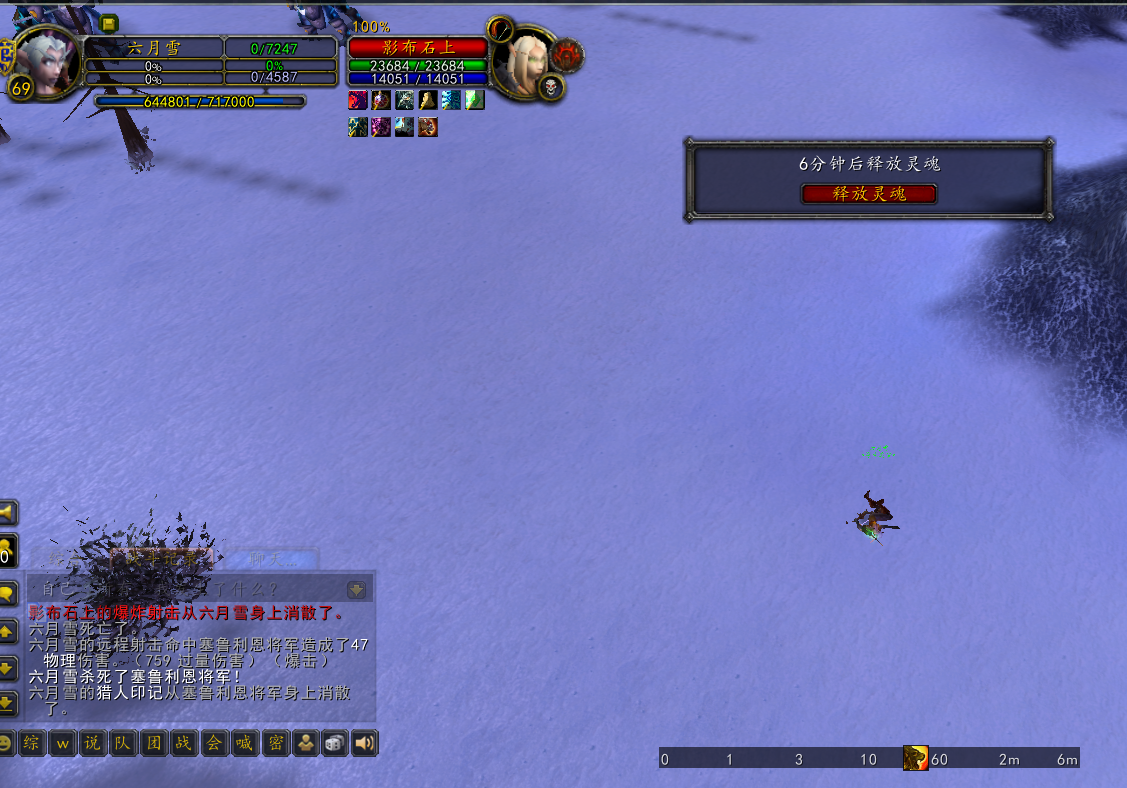Select the 六月雪 player portrait

(x=46, y=60)
